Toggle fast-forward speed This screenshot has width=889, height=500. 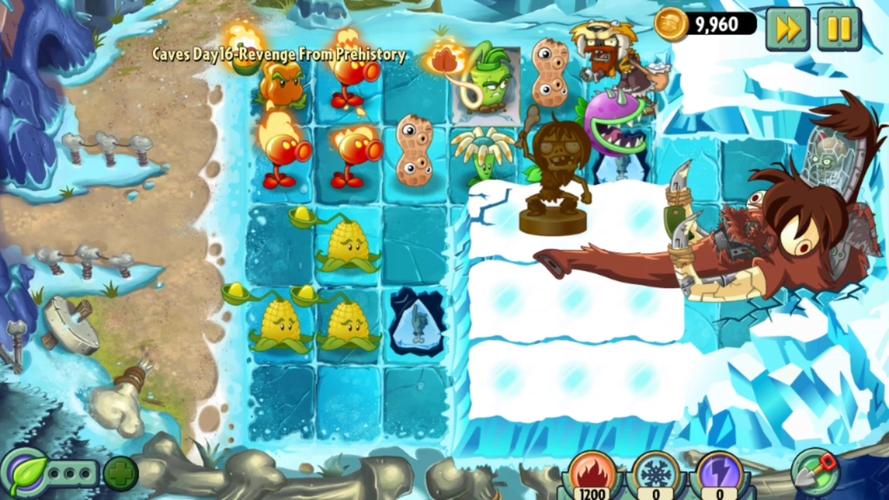(x=787, y=29)
